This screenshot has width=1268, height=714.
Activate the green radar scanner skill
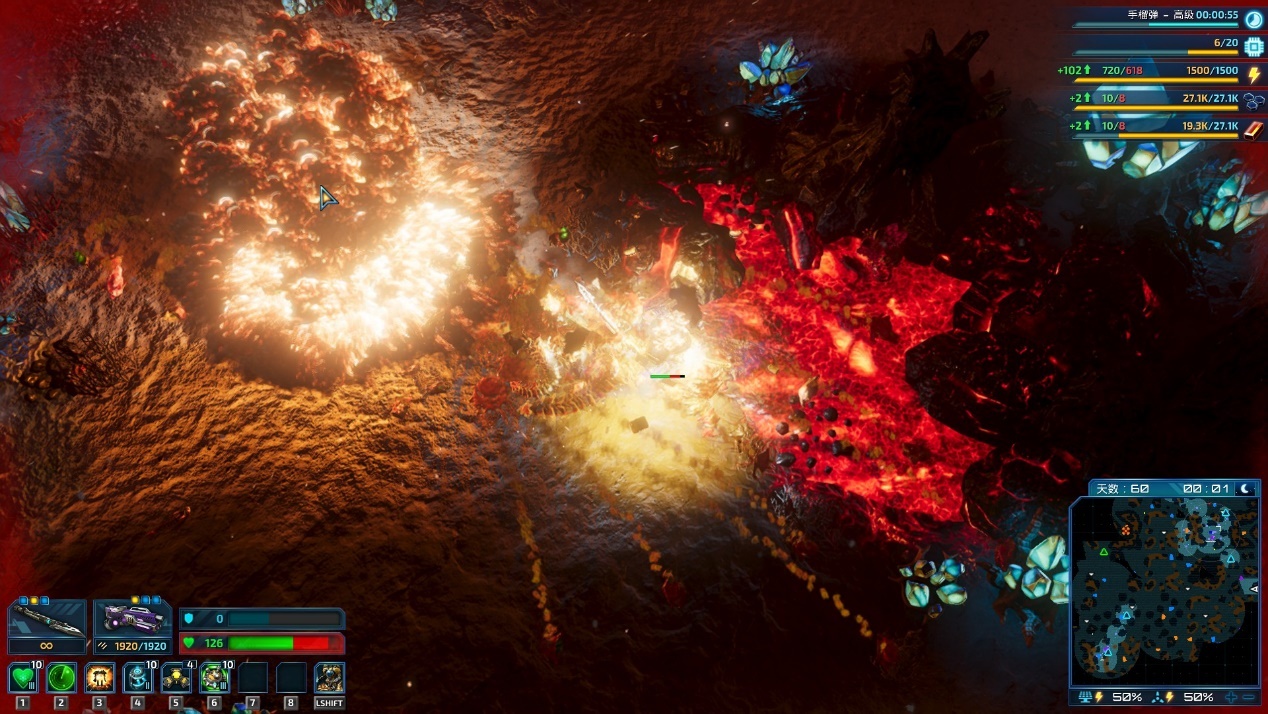coord(61,678)
